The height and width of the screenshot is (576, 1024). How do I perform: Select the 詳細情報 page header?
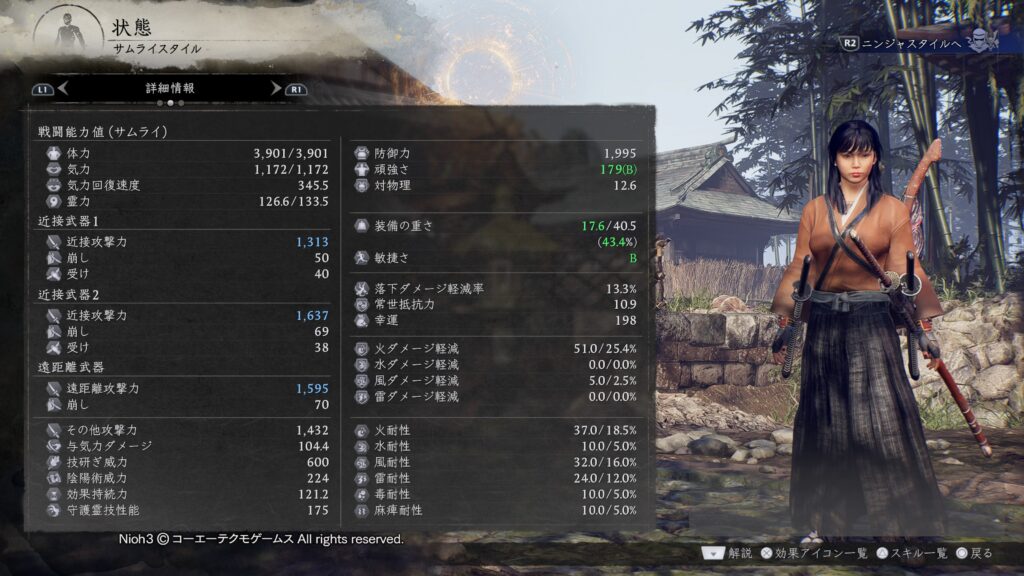click(x=170, y=88)
